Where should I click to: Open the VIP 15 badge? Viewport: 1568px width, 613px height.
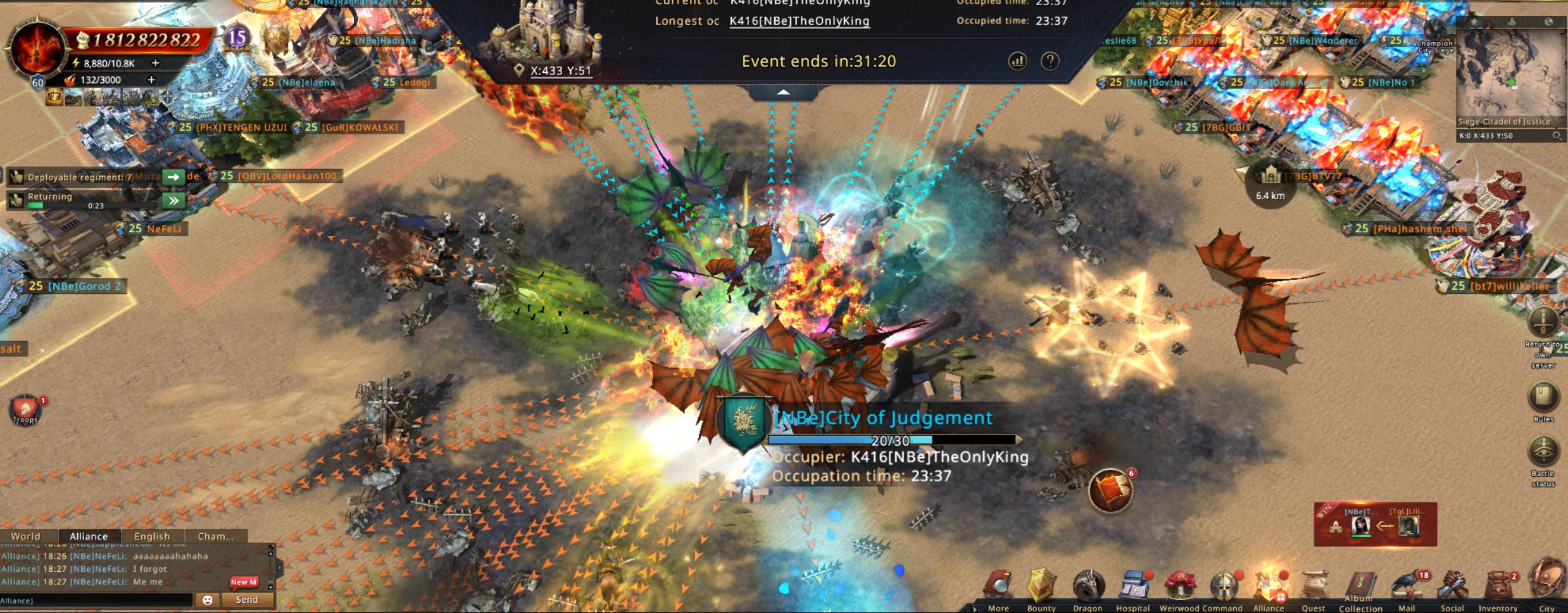point(237,38)
